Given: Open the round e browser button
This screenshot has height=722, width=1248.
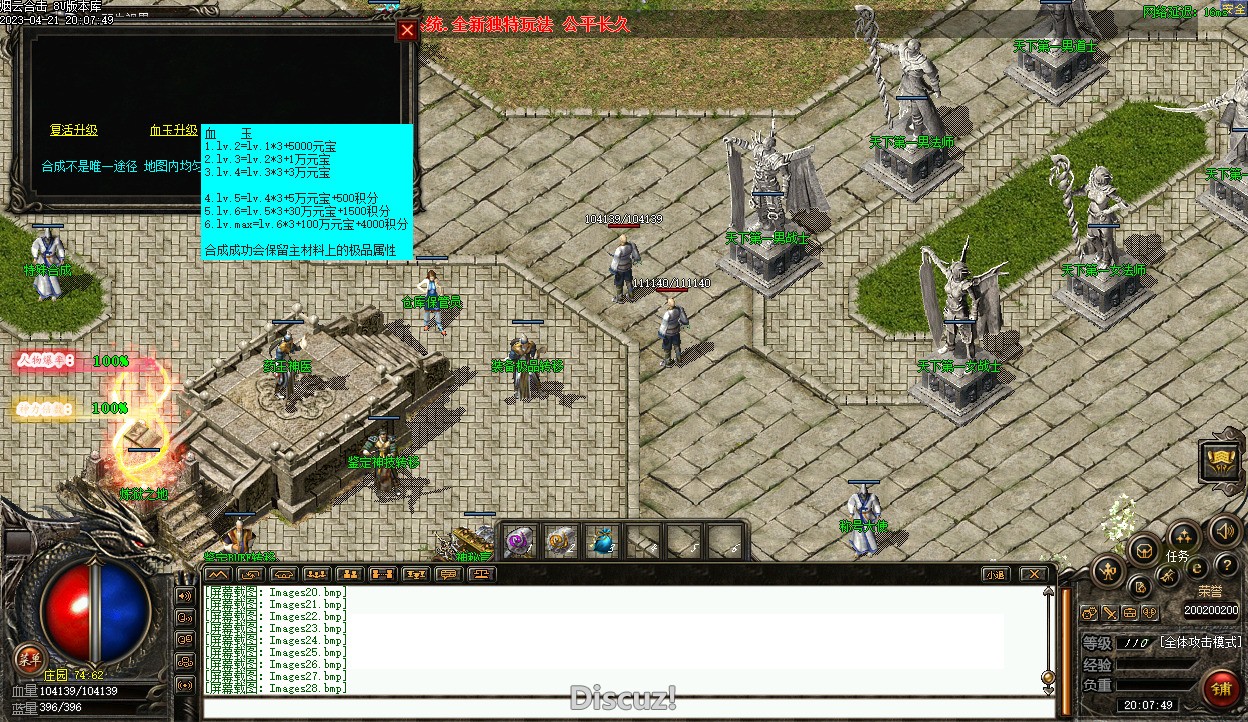Looking at the screenshot, I should point(1196,568).
